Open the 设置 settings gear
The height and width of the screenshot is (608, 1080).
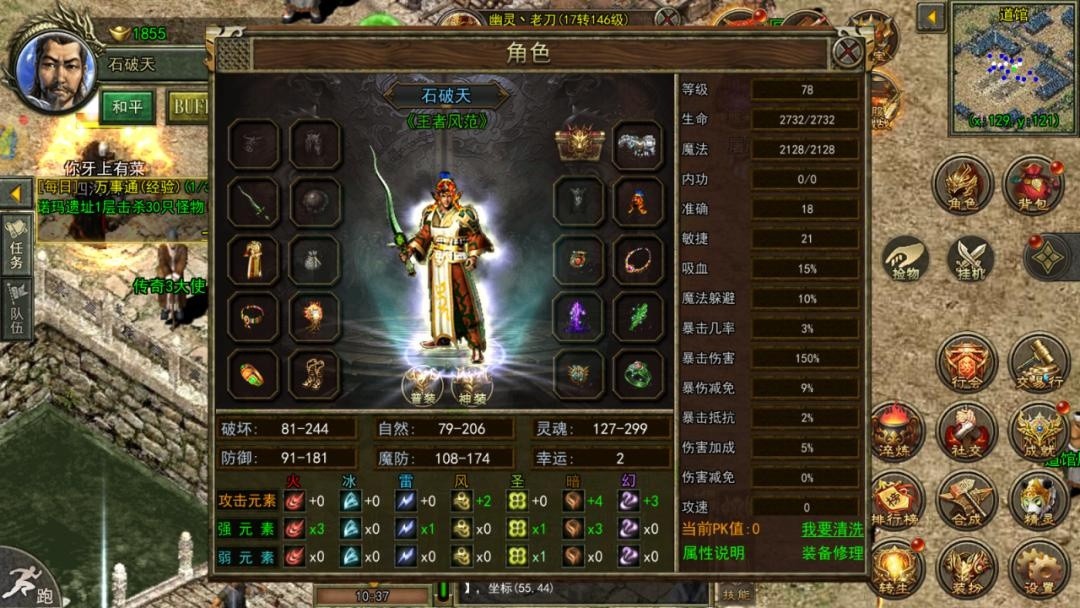[1038, 570]
